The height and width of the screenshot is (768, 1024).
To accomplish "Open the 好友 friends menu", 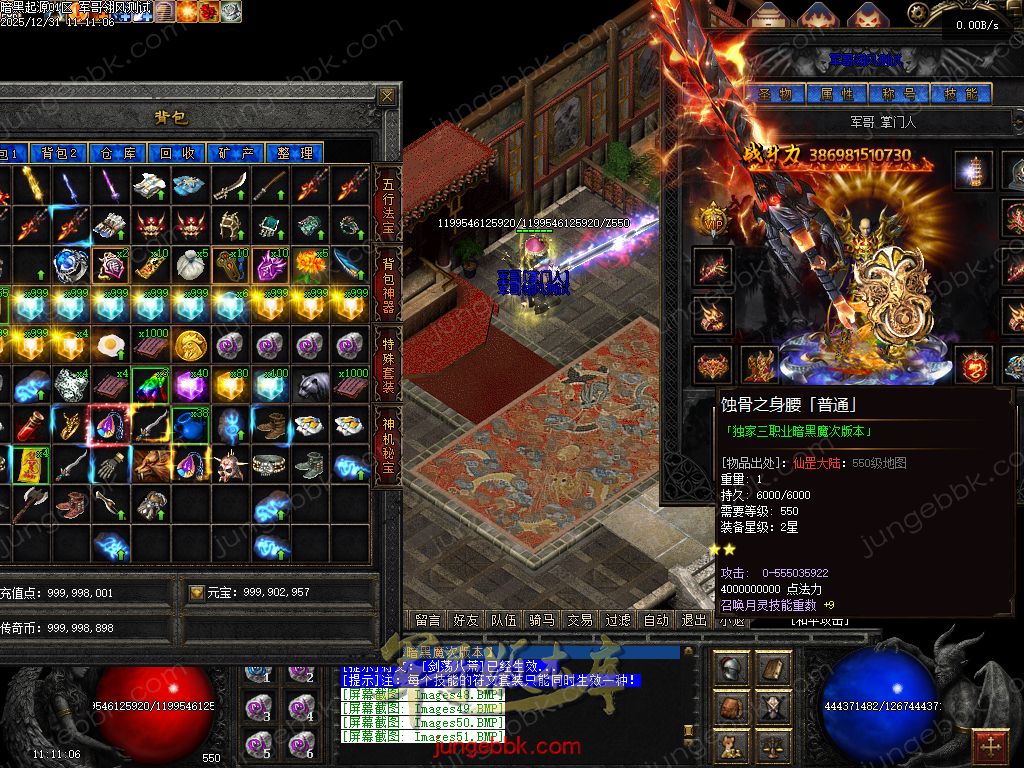I will pos(465,620).
